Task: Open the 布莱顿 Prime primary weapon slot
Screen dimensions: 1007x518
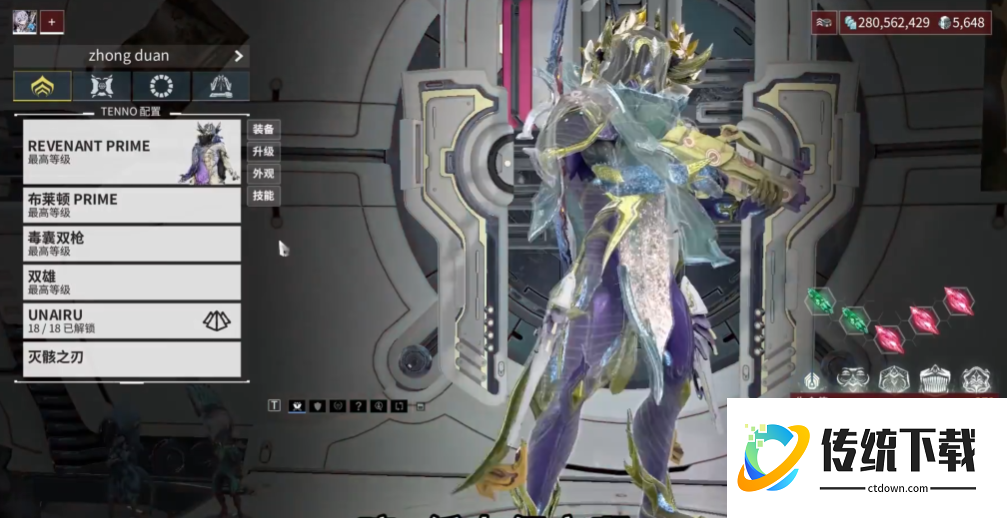Action: tap(131, 205)
